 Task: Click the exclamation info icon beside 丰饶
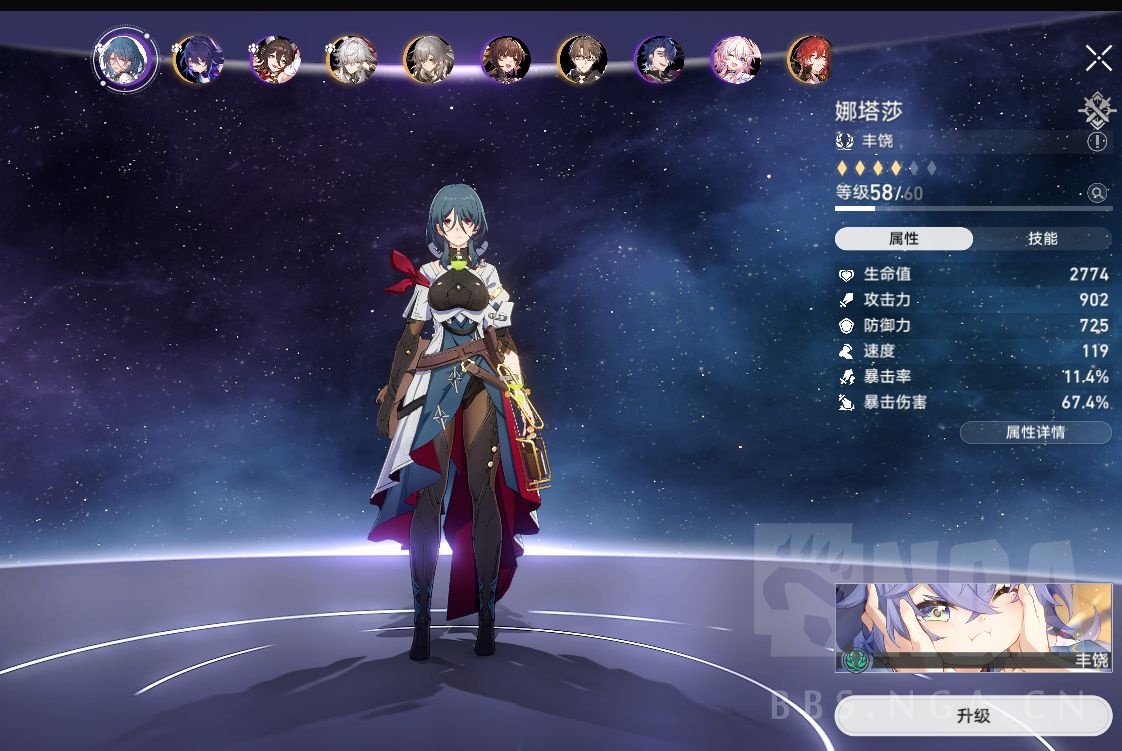tap(1097, 142)
